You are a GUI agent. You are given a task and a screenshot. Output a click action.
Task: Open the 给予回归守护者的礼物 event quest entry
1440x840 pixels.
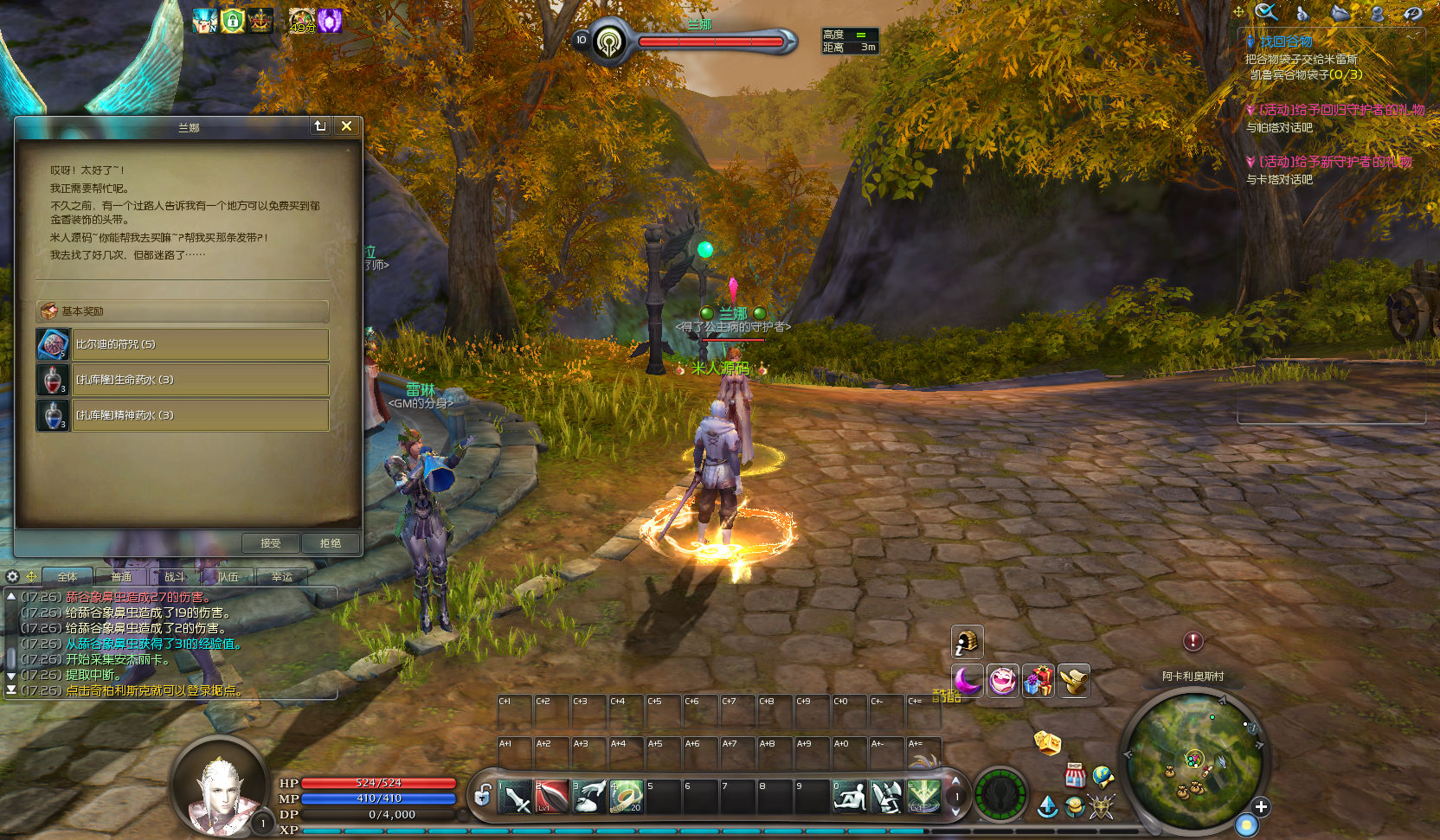(1340, 110)
